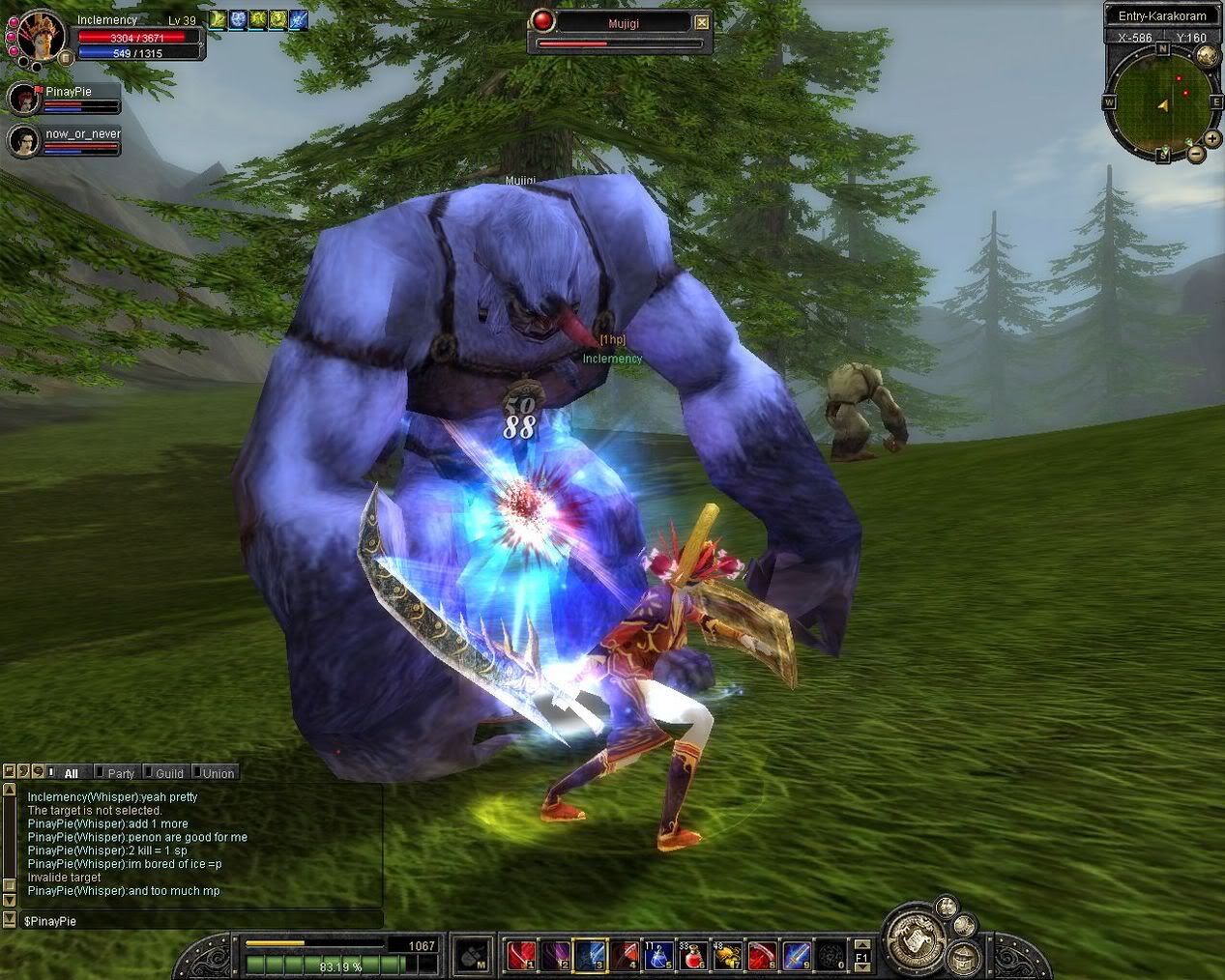Zoom in the minimap with plus button

tap(1212, 139)
